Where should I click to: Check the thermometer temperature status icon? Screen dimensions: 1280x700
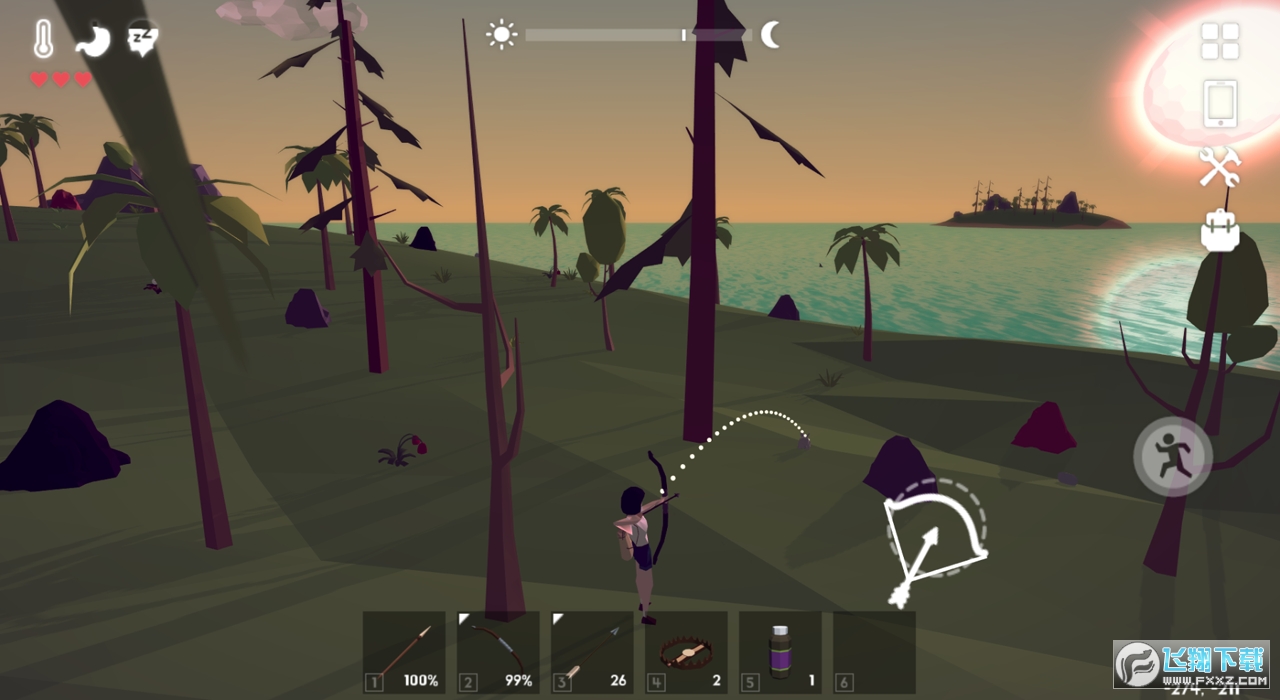[x=43, y=40]
